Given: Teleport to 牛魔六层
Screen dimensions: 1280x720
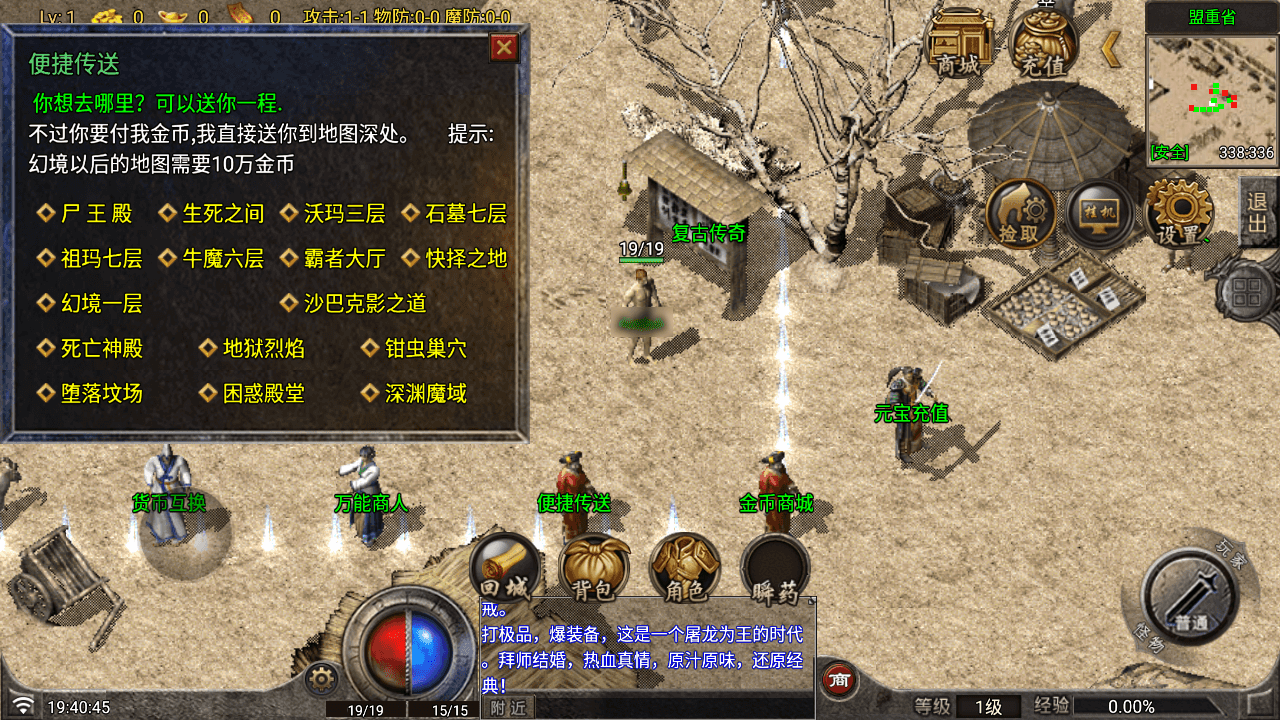Looking at the screenshot, I should [x=222, y=259].
